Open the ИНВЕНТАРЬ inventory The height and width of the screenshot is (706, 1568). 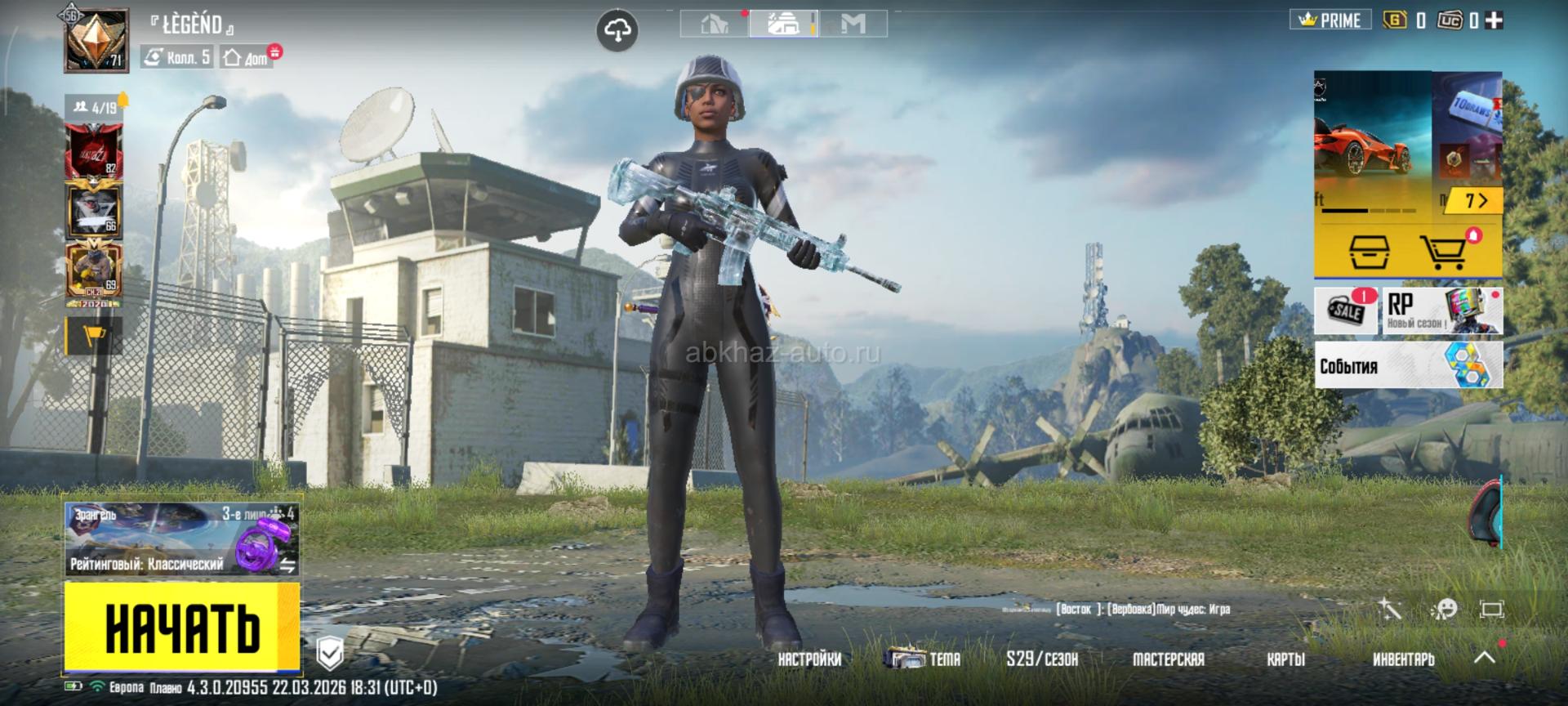point(1403,659)
